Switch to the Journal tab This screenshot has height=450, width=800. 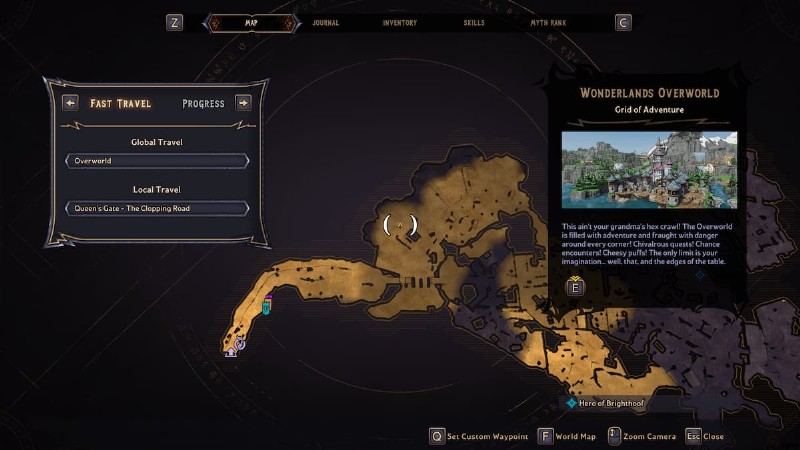(x=325, y=22)
